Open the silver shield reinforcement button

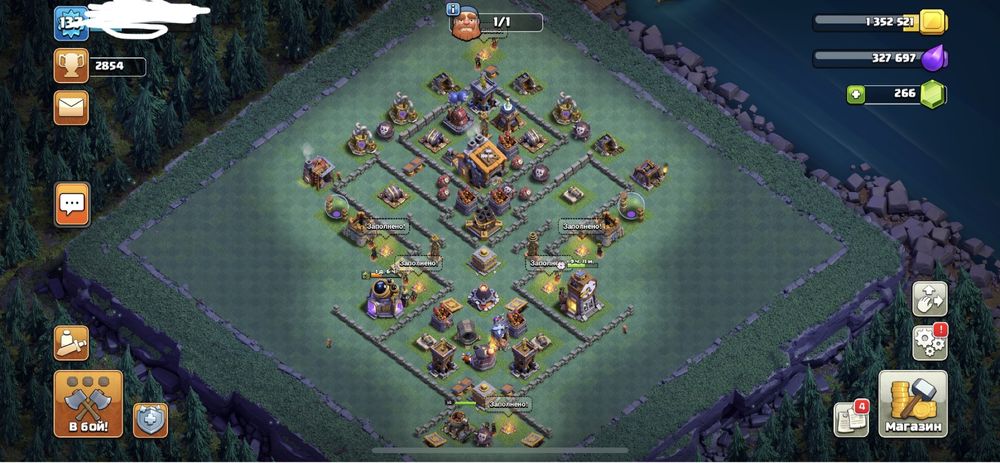tap(150, 420)
